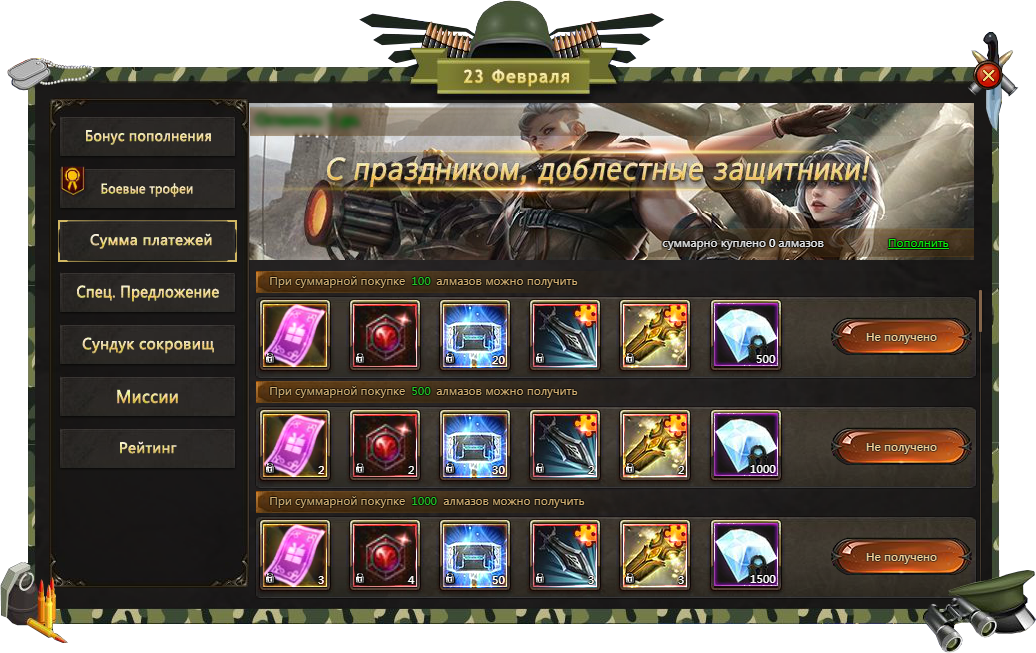Click the green Пополнить link
Viewport: 1036px width, 653px height.
[x=918, y=244]
